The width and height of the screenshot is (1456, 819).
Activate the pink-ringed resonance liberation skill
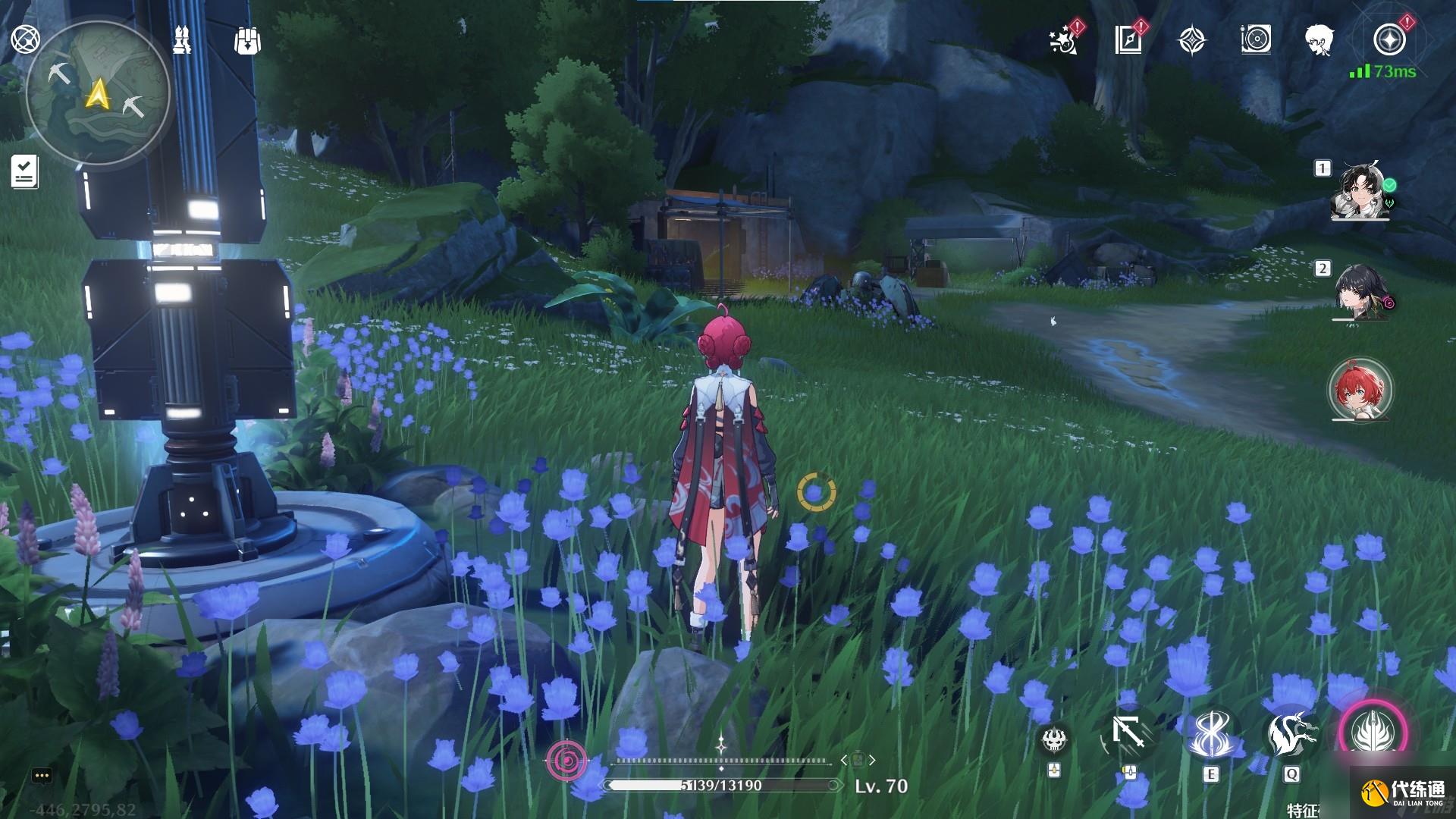click(x=1373, y=732)
